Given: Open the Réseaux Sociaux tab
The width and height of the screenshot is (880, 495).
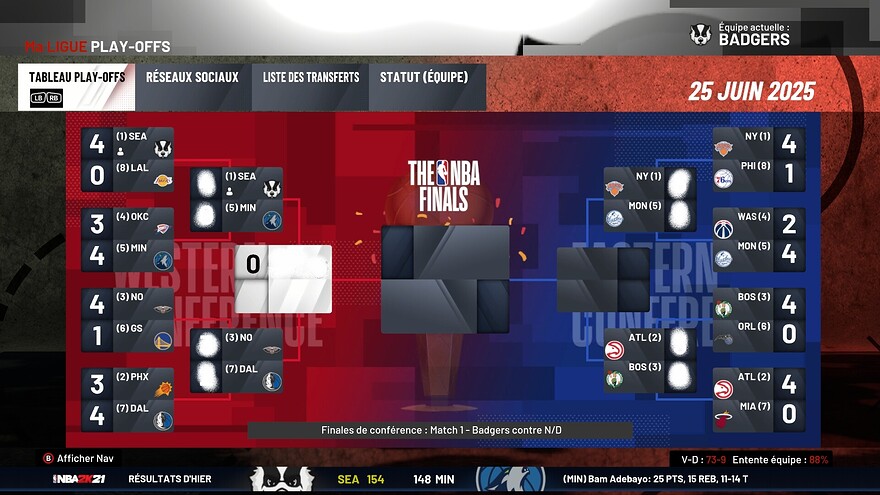Looking at the screenshot, I should pos(192,87).
